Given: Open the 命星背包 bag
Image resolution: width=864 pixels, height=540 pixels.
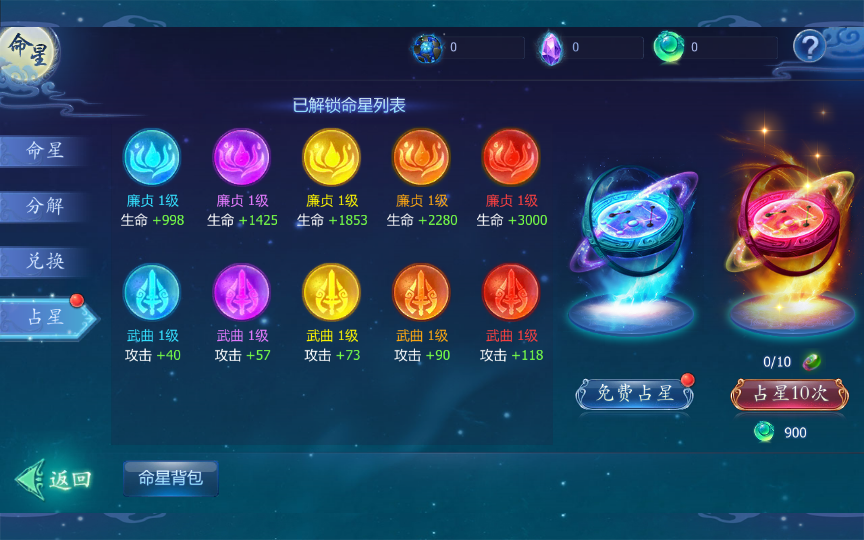Looking at the screenshot, I should 170,478.
